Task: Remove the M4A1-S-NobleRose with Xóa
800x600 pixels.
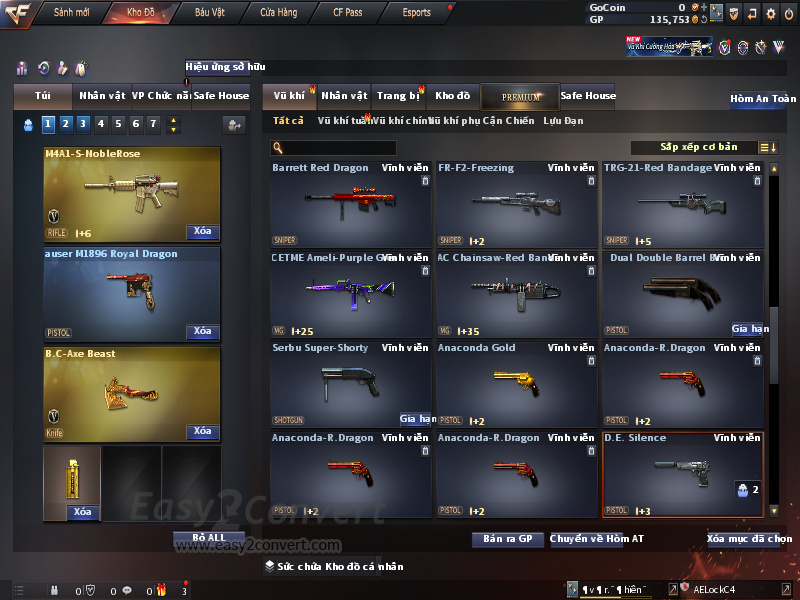Action: click(202, 232)
